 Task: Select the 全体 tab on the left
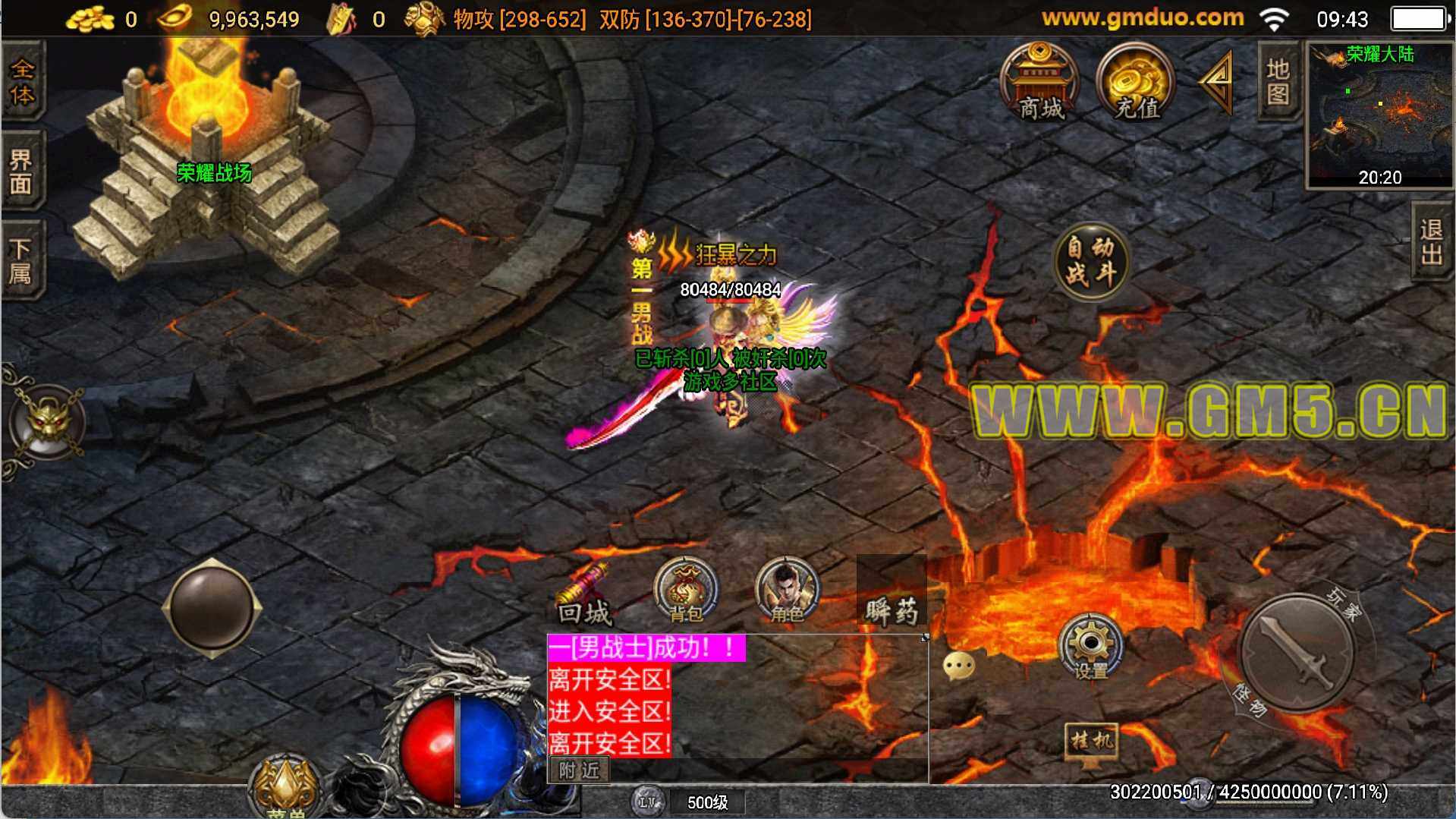[22, 81]
